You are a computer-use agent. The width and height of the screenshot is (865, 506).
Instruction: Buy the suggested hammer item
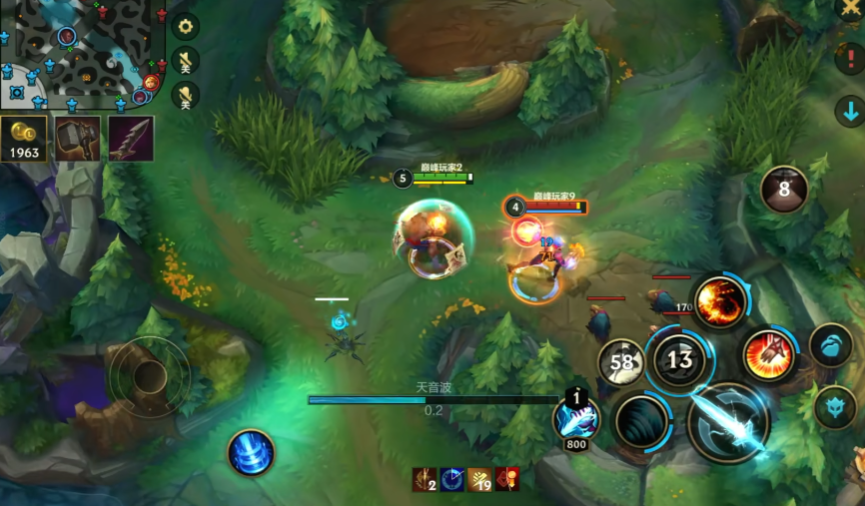77,139
